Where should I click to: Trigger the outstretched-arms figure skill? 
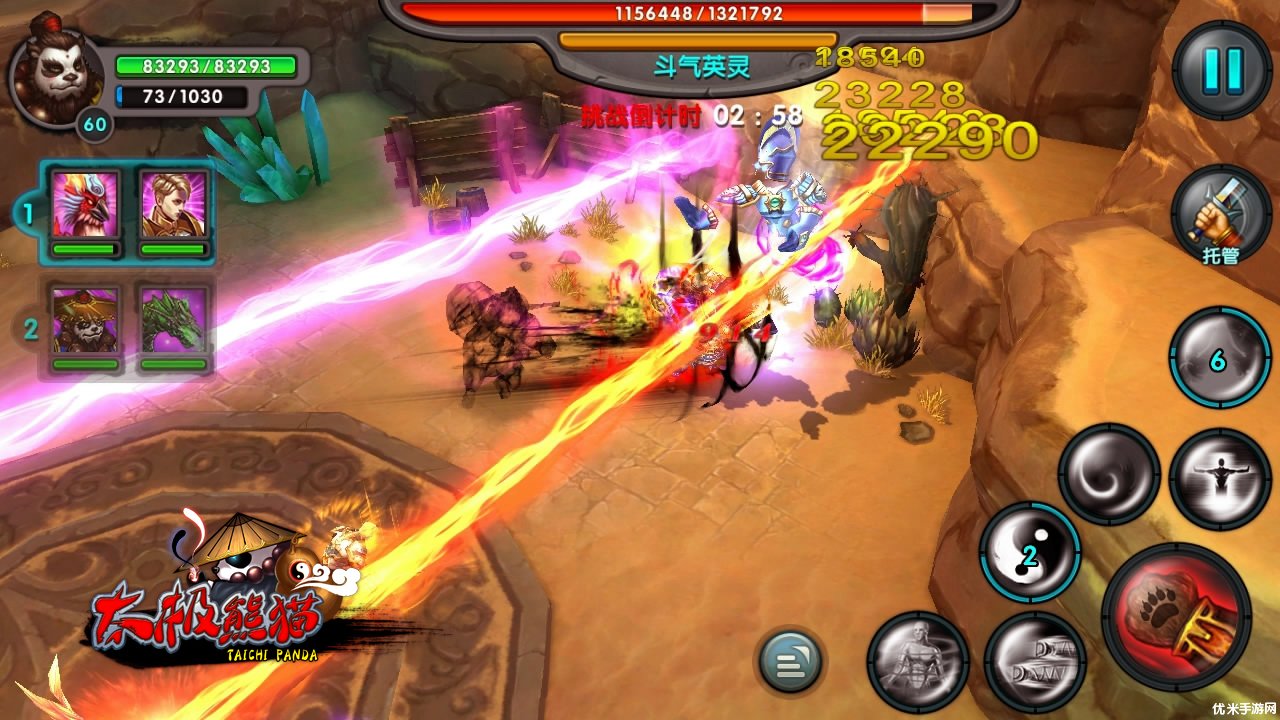pyautogui.click(x=1219, y=479)
